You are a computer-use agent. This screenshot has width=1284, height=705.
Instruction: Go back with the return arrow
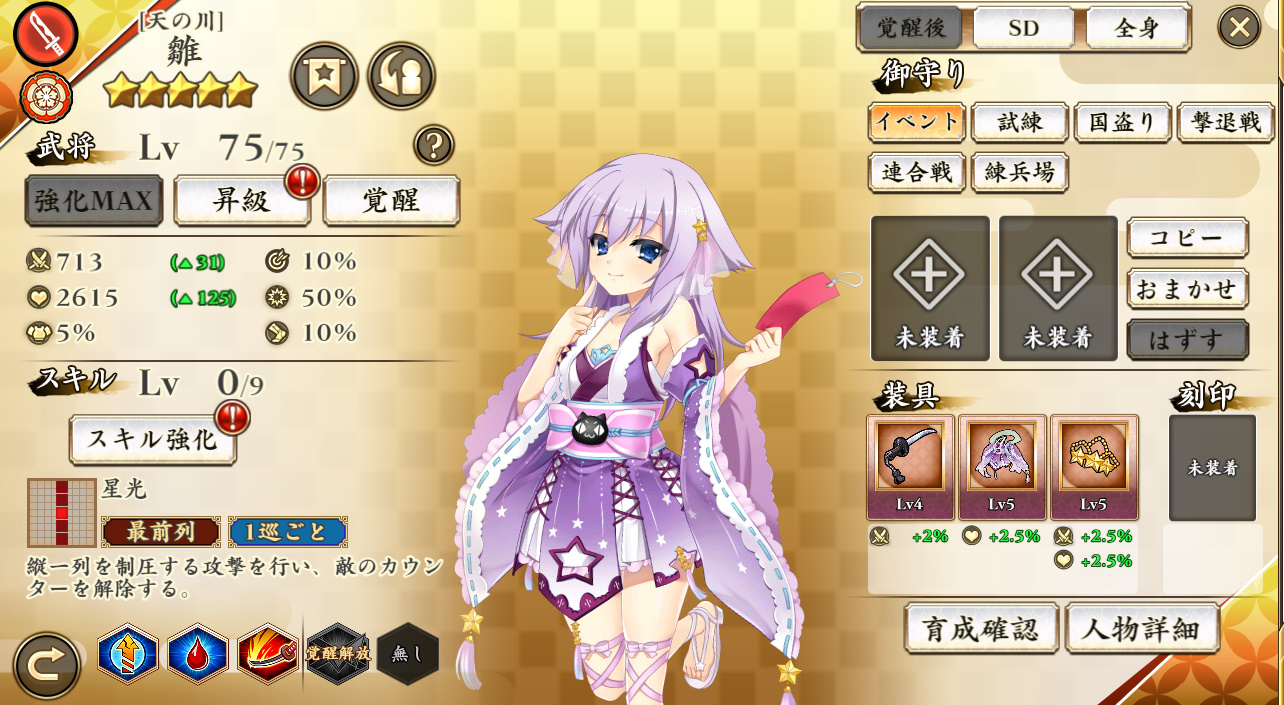tap(46, 665)
